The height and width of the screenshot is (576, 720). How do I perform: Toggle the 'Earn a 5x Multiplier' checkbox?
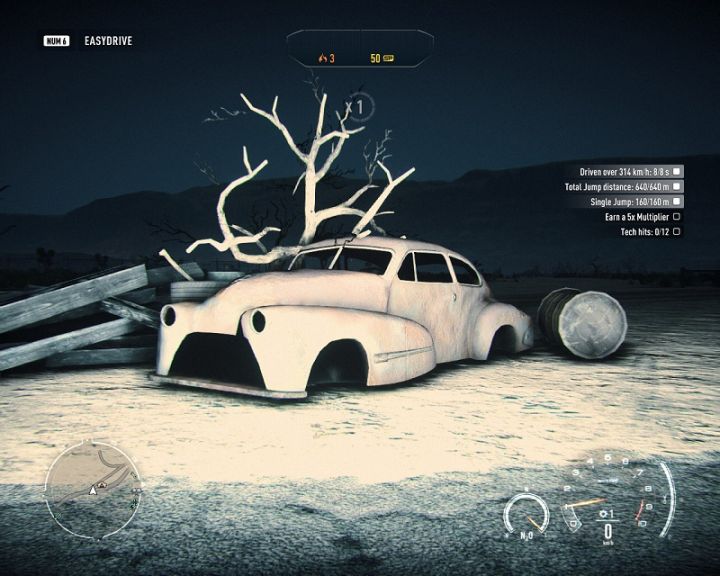tap(677, 216)
